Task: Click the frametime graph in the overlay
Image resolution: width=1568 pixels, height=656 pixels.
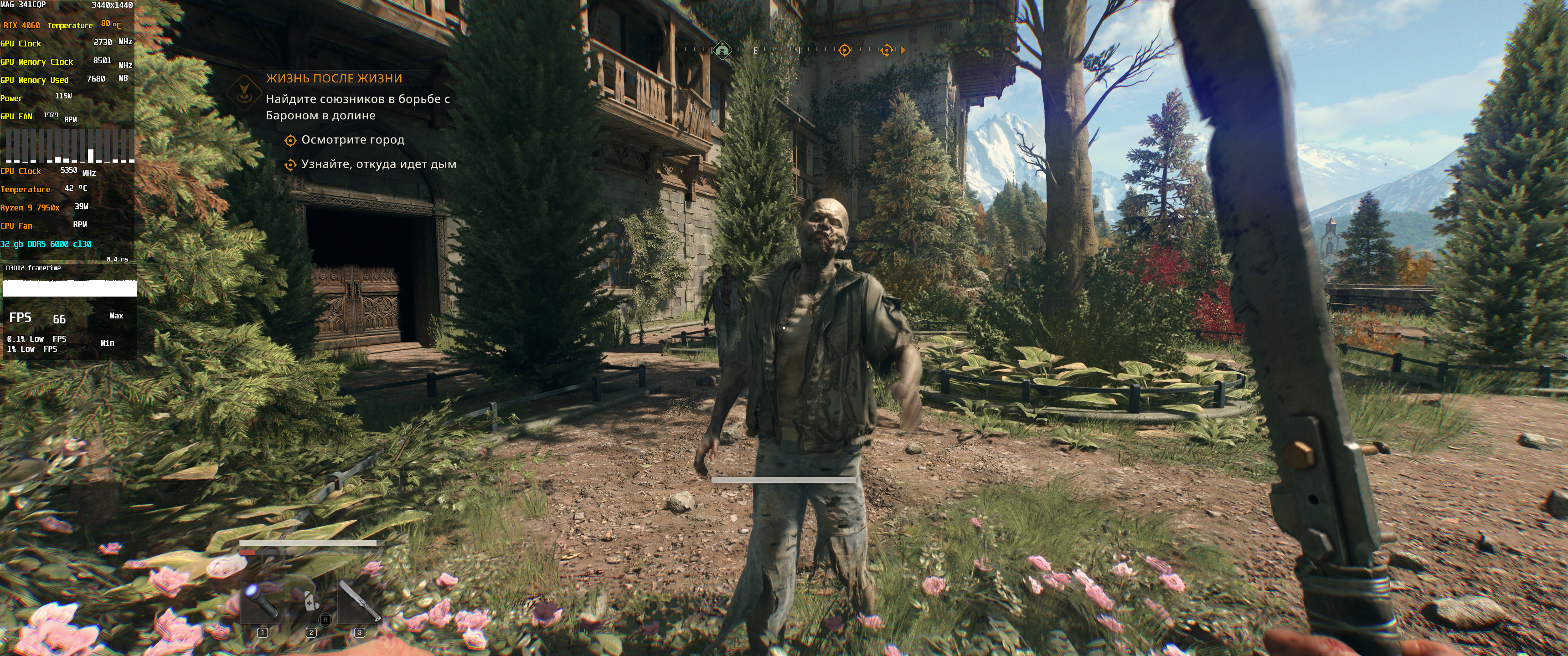Action: [69, 287]
